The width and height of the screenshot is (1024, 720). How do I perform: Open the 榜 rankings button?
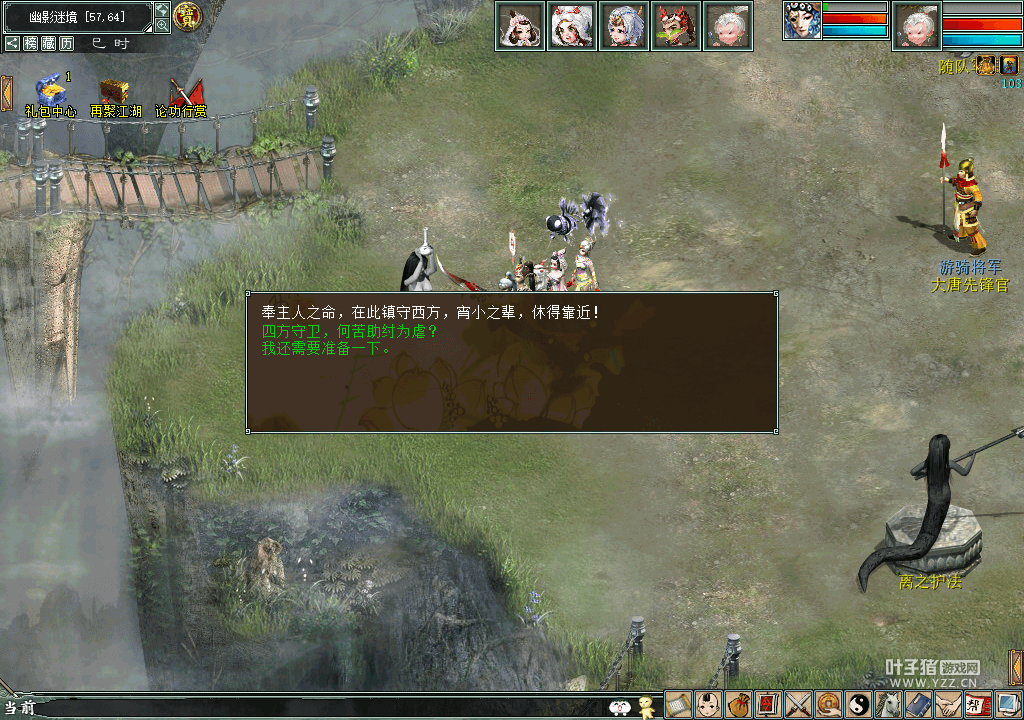click(x=32, y=43)
